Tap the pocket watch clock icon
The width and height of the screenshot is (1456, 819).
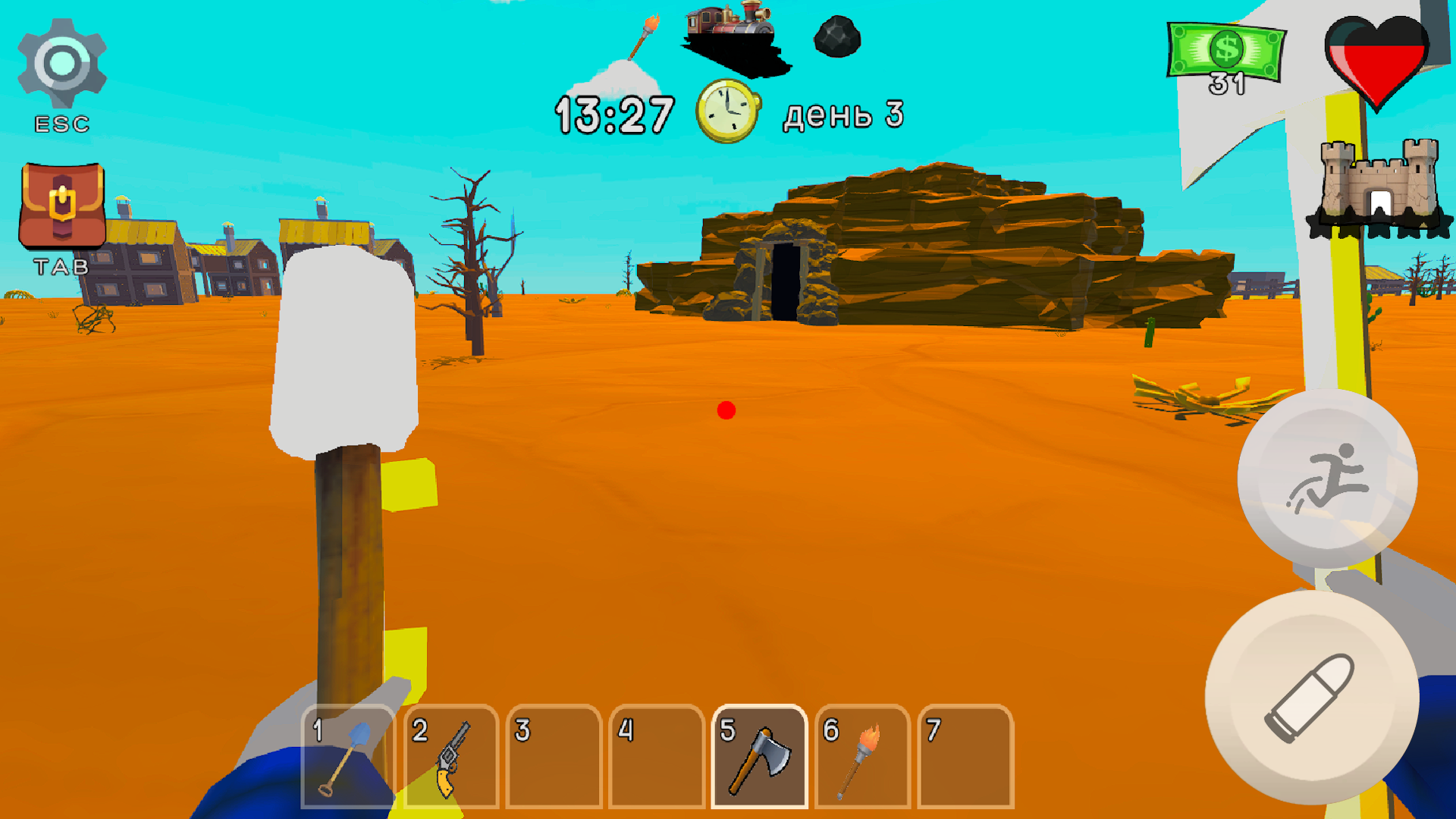tap(728, 112)
